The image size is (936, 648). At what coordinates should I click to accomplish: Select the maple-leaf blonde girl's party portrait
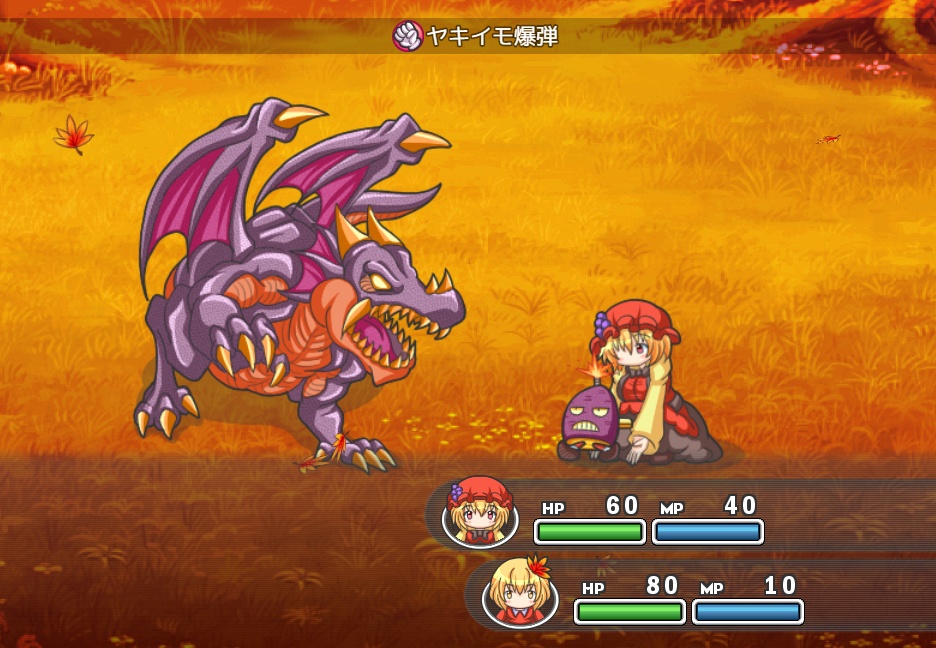[519, 592]
